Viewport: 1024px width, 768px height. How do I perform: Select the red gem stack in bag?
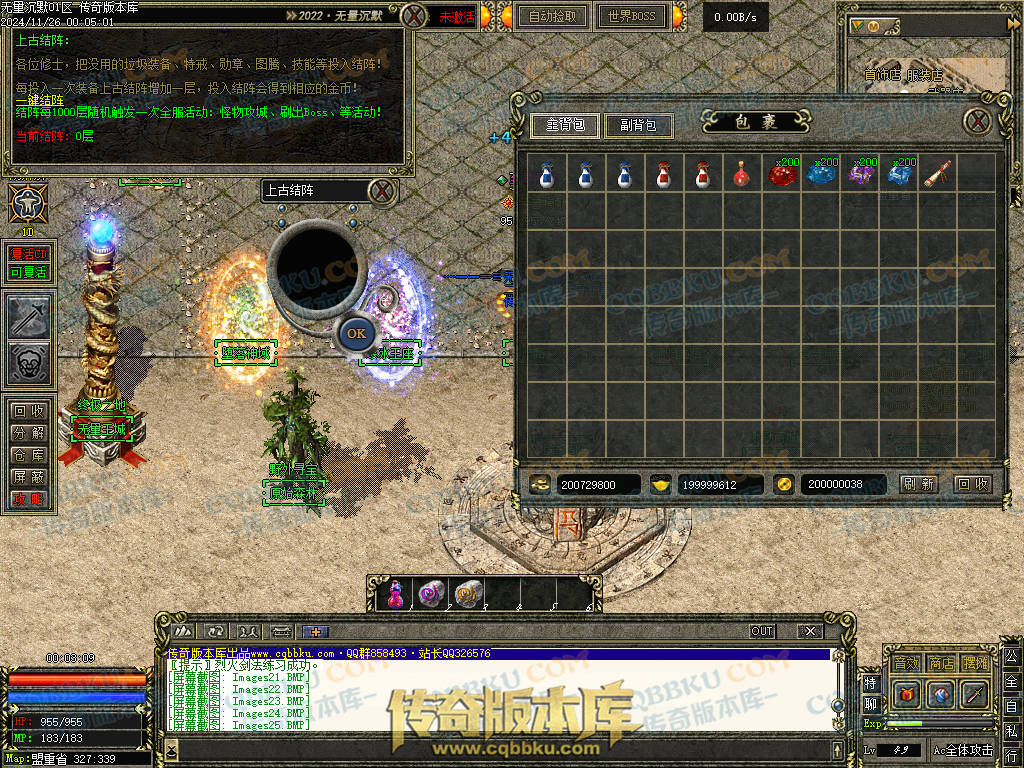click(x=781, y=175)
